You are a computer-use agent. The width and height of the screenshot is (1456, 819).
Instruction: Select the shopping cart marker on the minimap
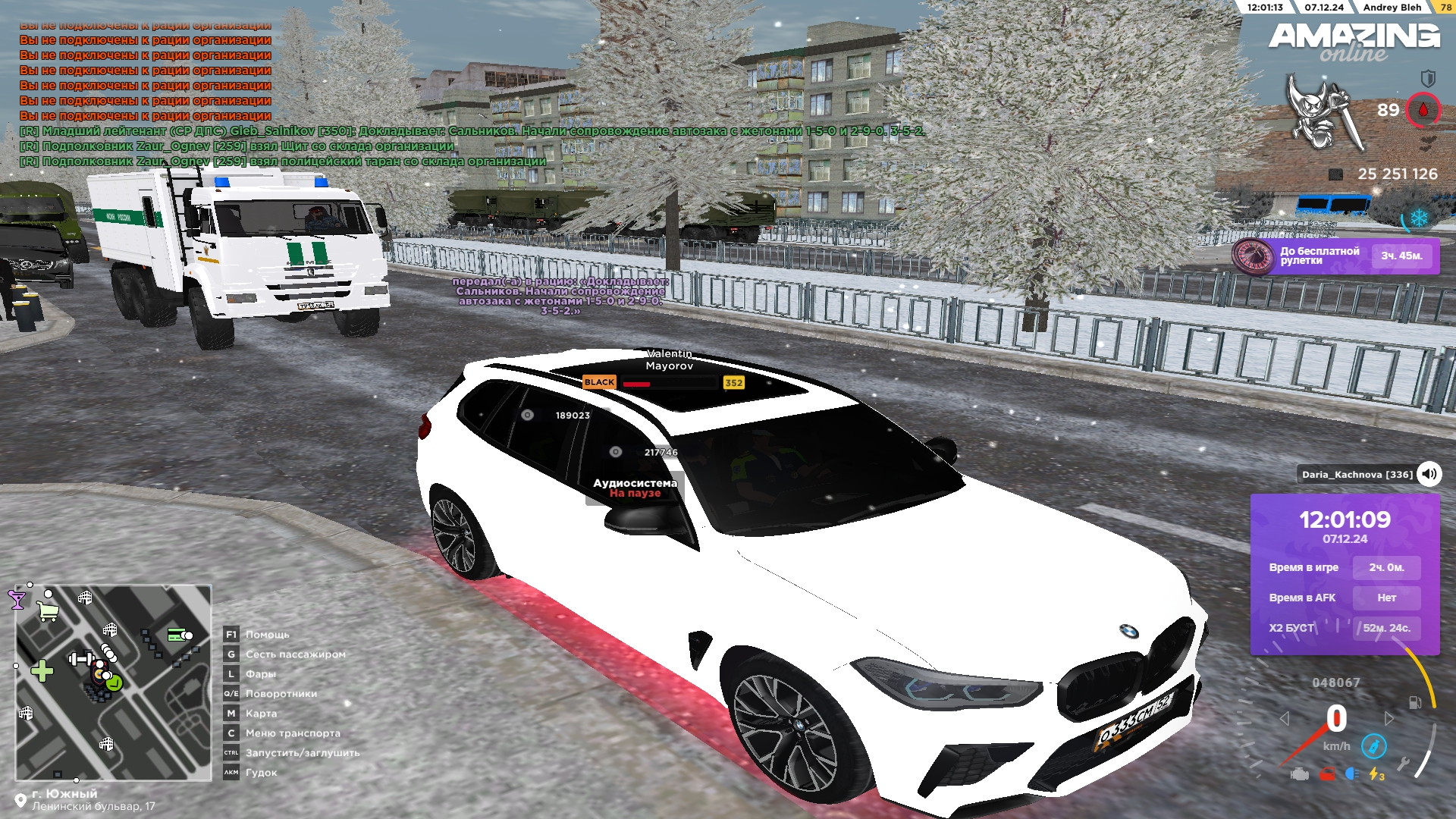pos(48,611)
